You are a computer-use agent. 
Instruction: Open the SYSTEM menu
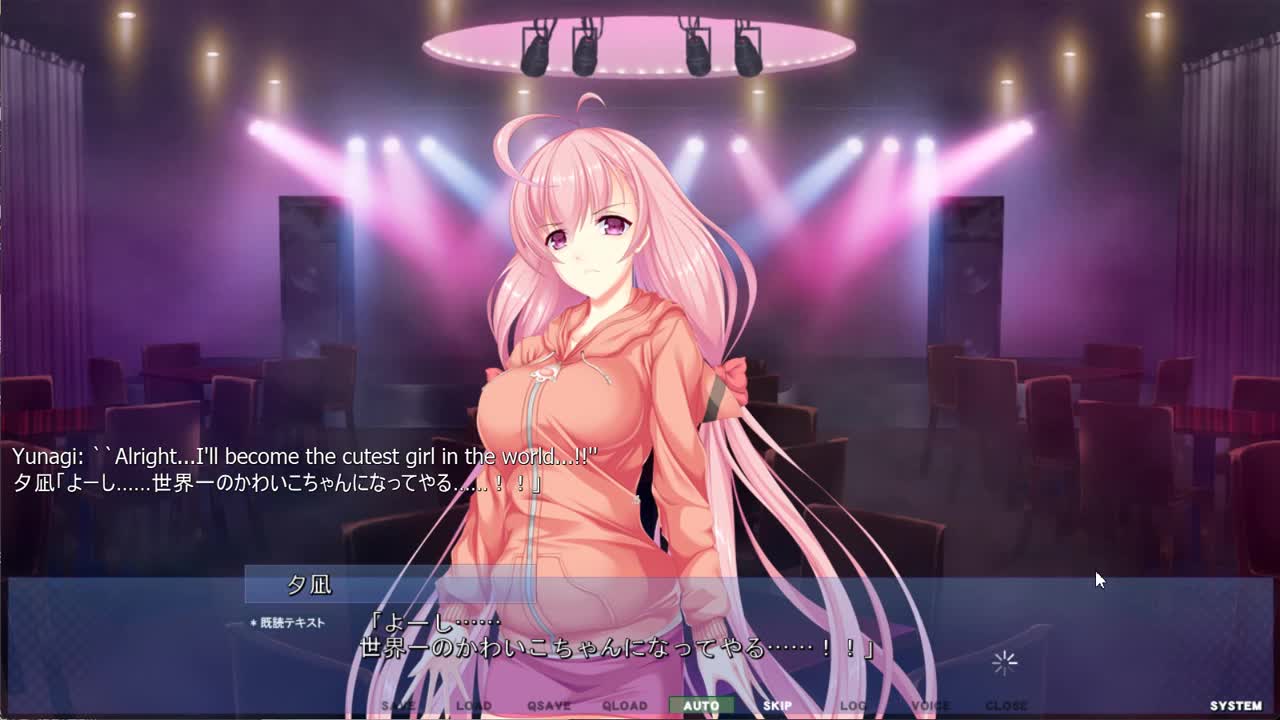point(1236,706)
